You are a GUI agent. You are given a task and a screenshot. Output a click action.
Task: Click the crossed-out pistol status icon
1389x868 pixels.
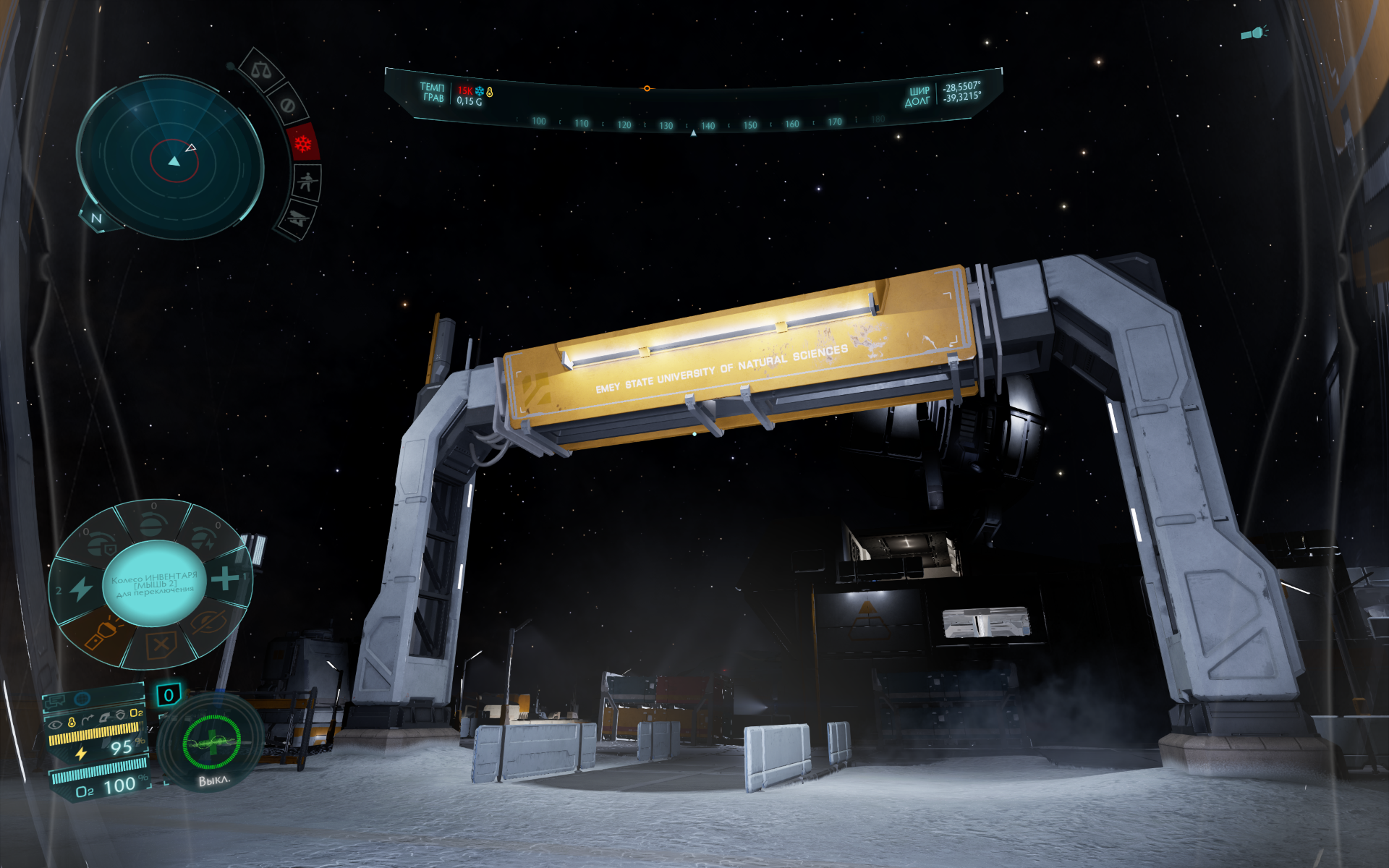pyautogui.click(x=297, y=217)
